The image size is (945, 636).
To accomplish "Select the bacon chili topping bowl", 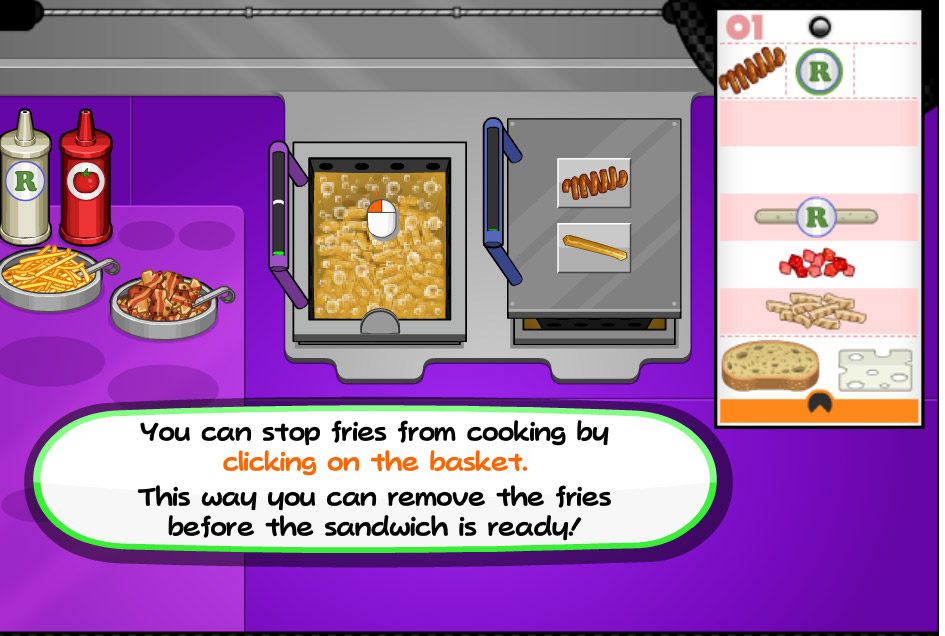I will pyautogui.click(x=164, y=298).
